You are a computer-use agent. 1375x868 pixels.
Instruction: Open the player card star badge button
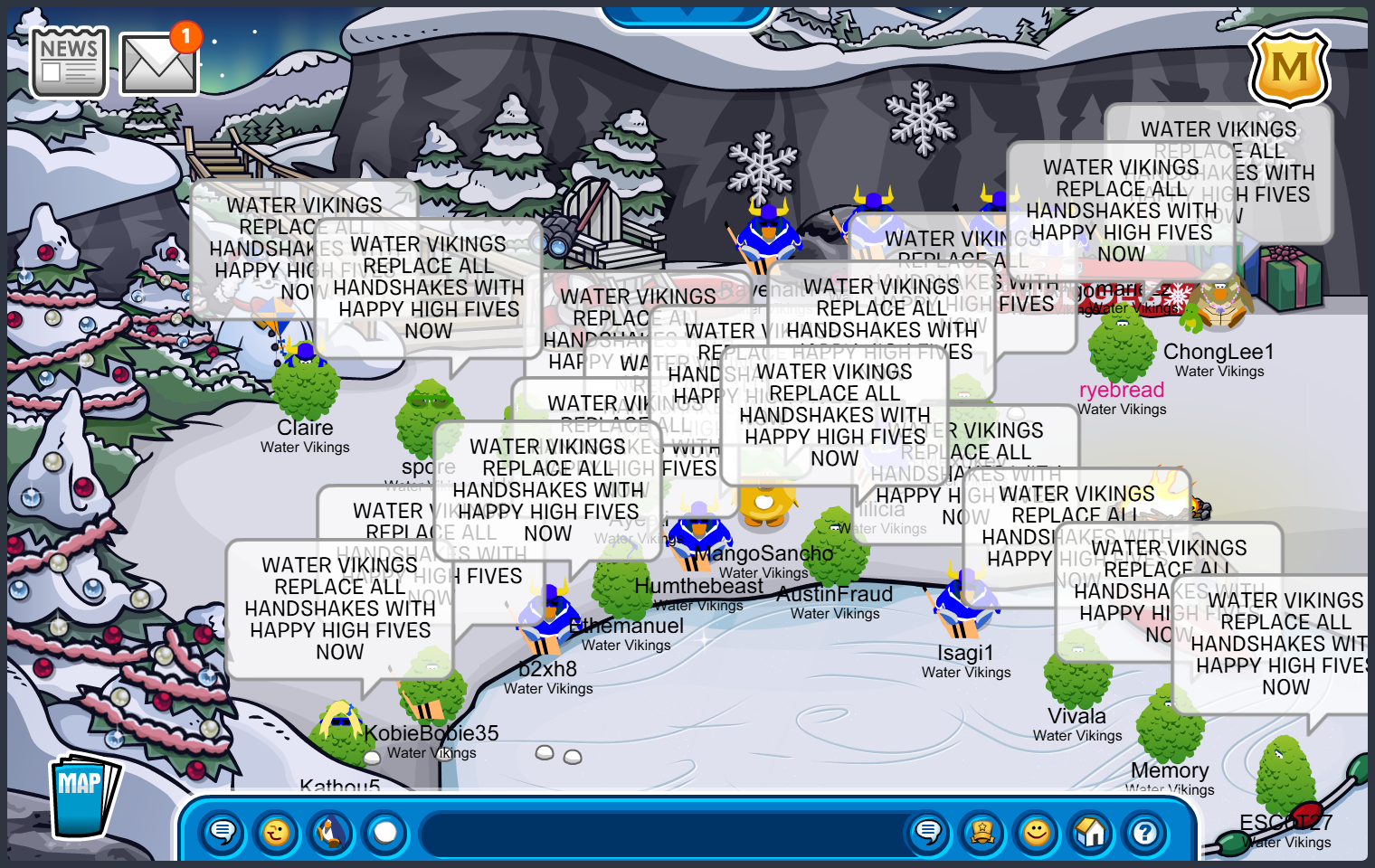(x=982, y=831)
